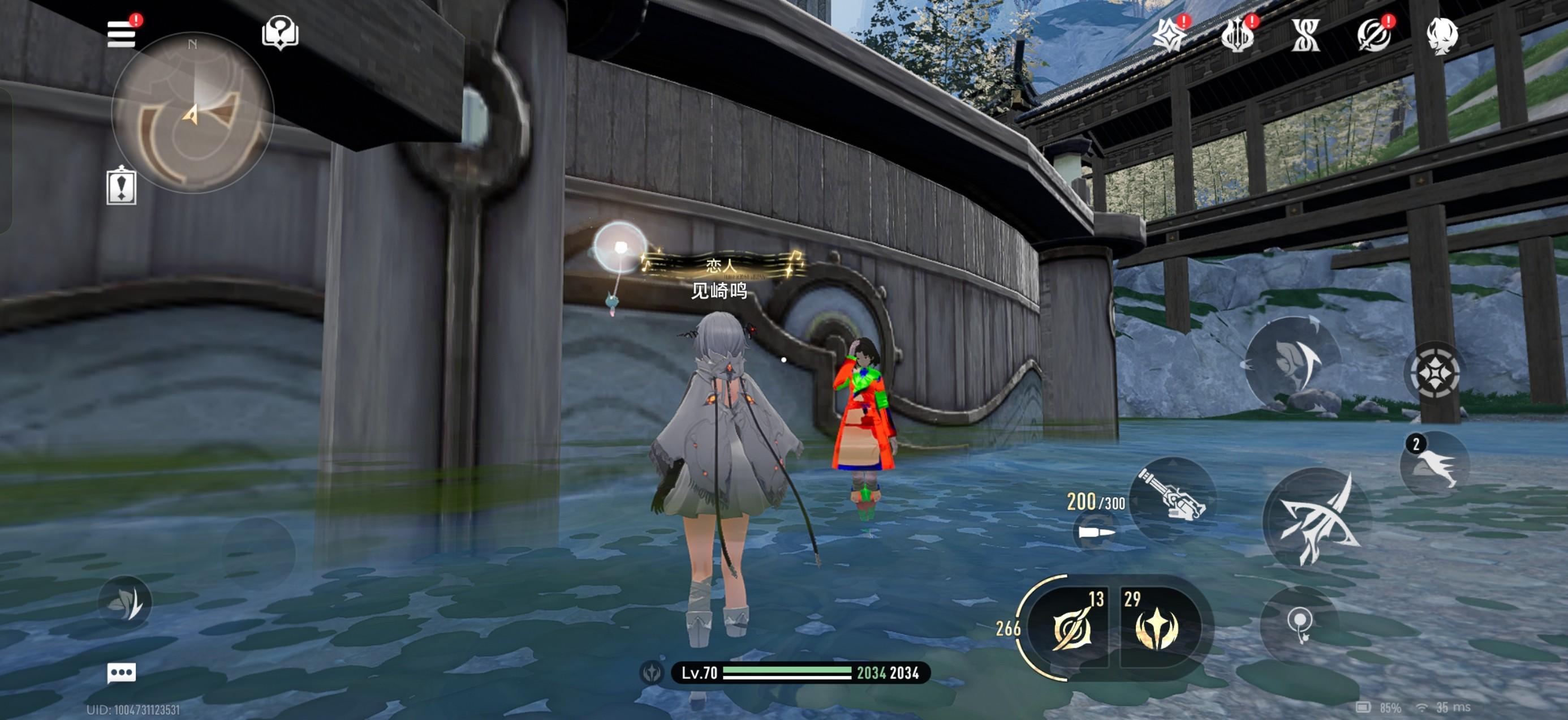
Task: Activate the crosshair aim button
Action: click(1435, 371)
